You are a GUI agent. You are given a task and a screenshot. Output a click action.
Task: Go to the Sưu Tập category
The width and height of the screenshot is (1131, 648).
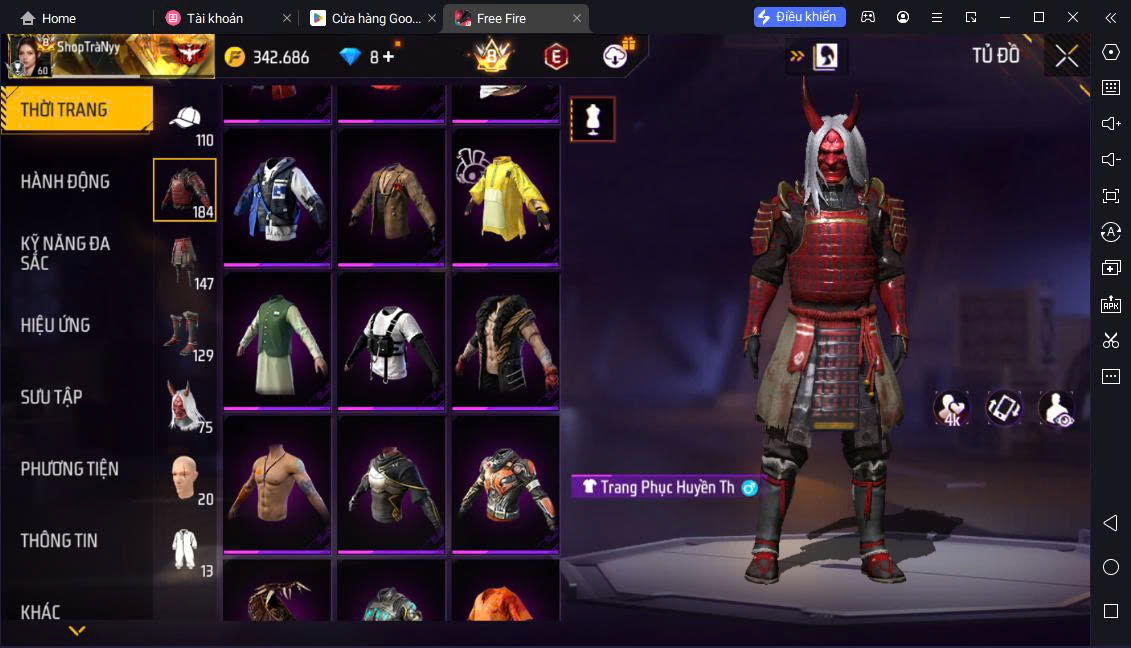coord(52,397)
